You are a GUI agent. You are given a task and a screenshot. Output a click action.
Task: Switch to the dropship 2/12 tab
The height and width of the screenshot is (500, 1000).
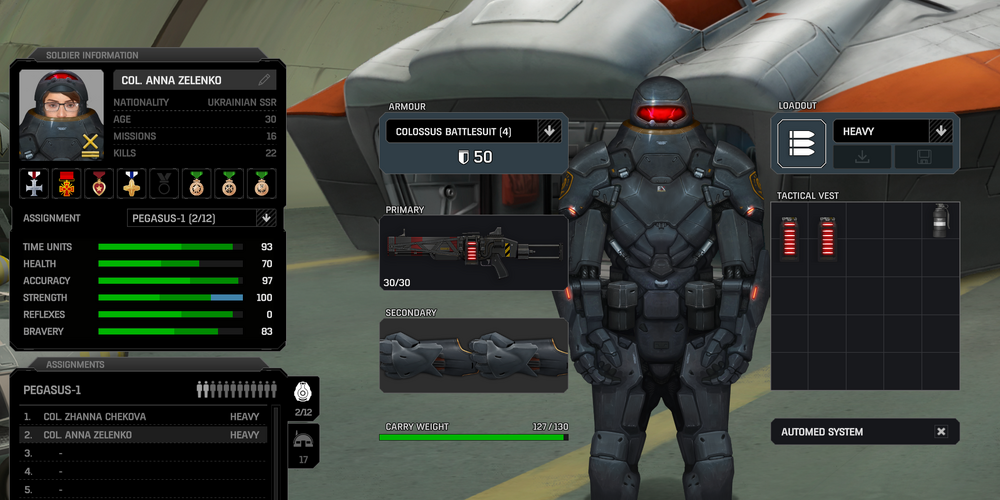point(303,397)
